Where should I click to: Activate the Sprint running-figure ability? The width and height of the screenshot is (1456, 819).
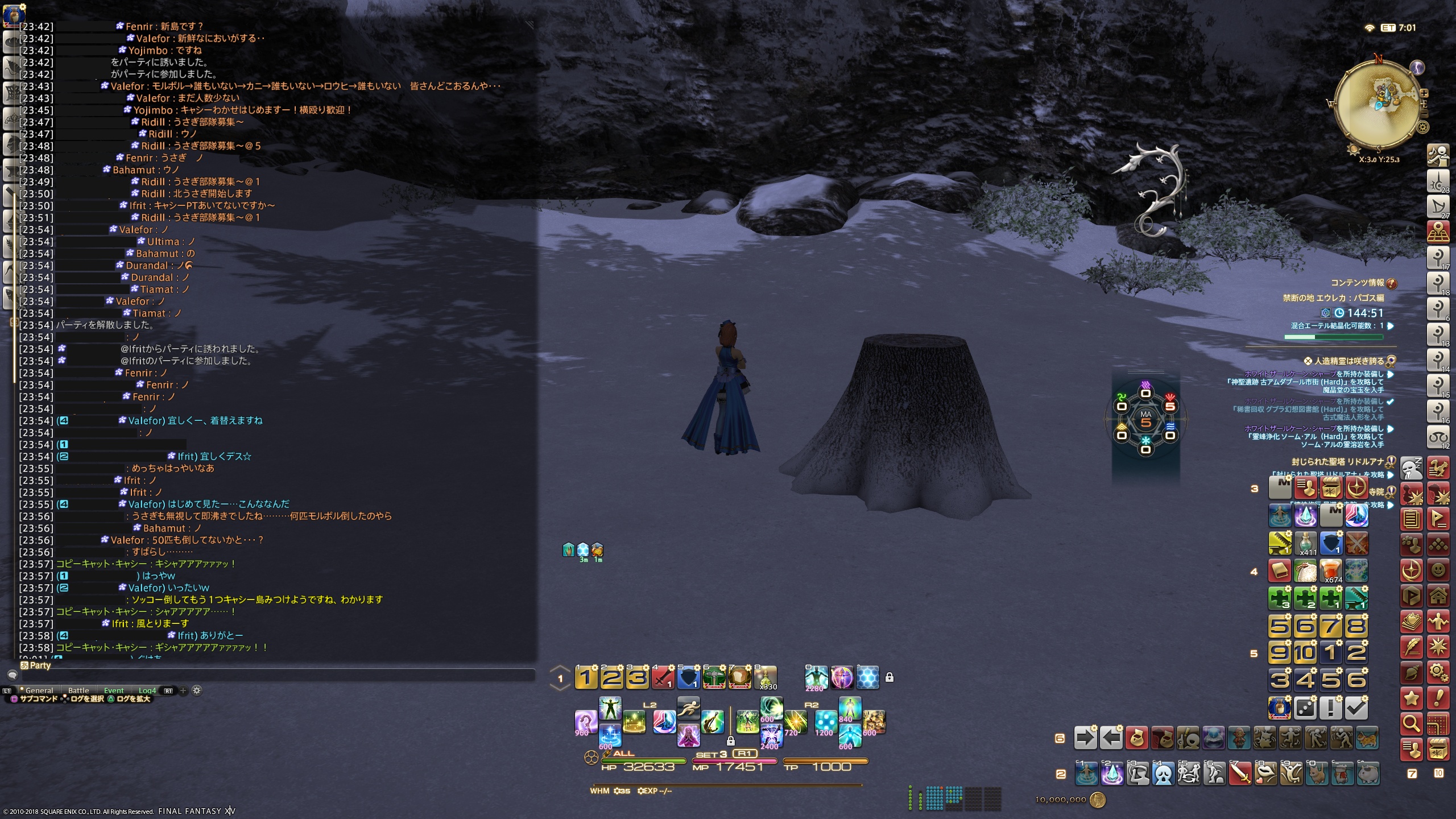pyautogui.click(x=688, y=709)
